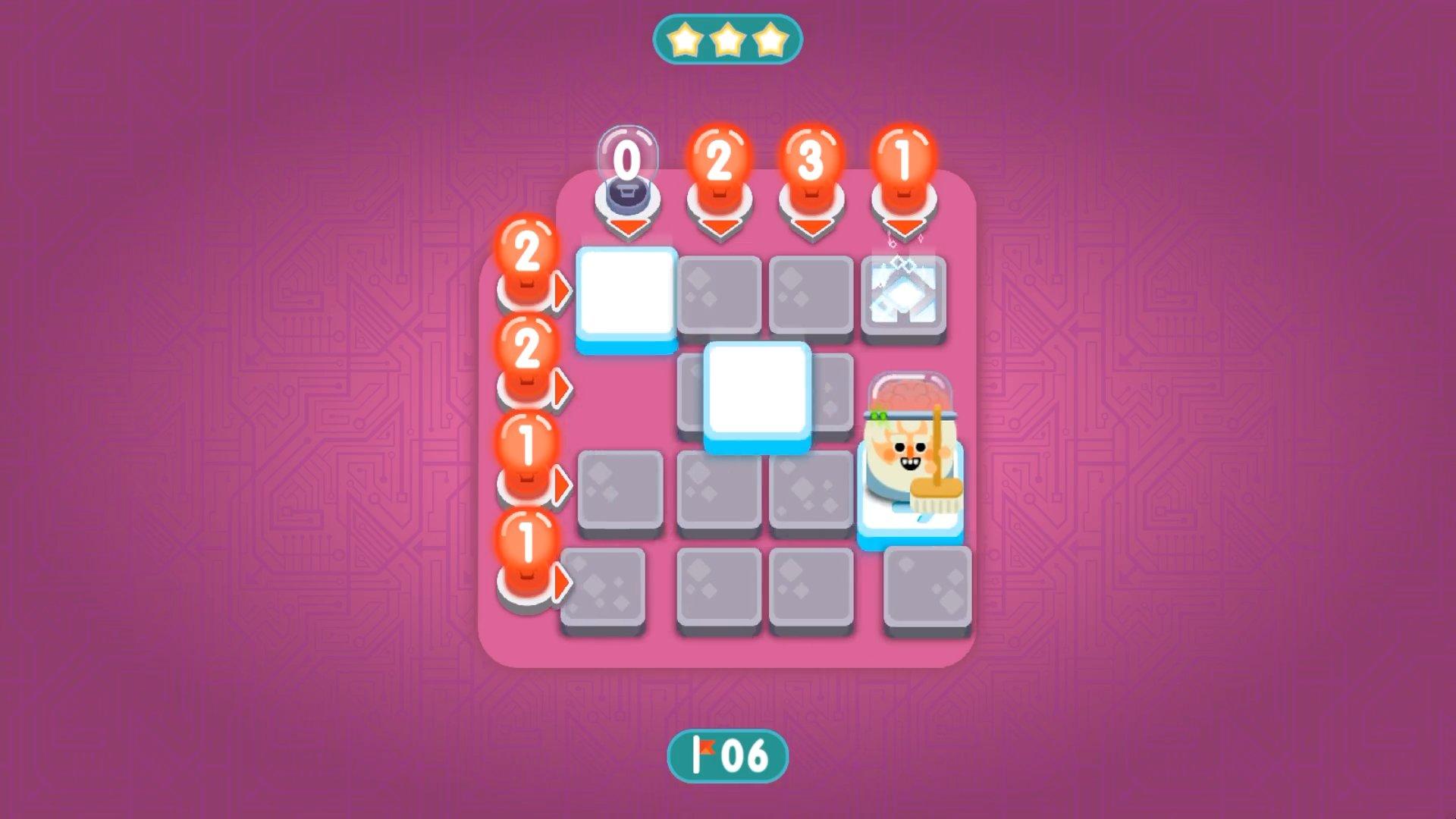
Task: Select the dimmed '0' column hint bulb
Action: [629, 155]
